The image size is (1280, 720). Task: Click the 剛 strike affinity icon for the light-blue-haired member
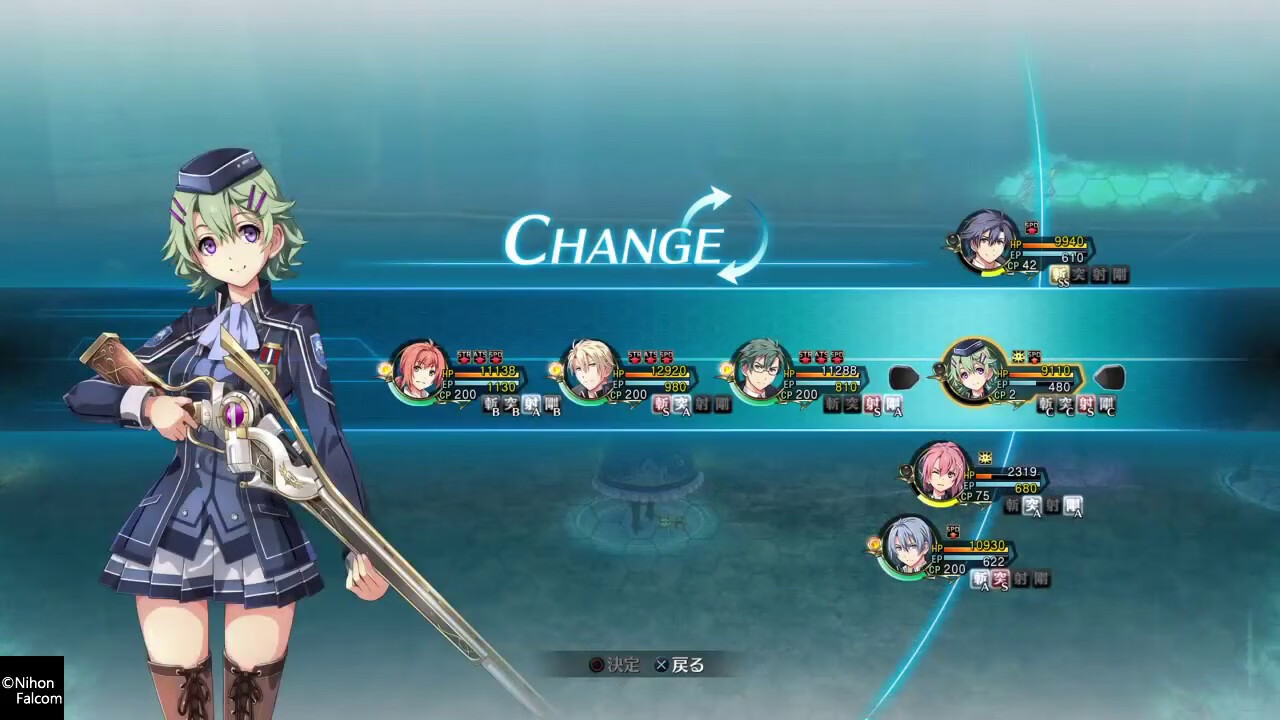1040,577
